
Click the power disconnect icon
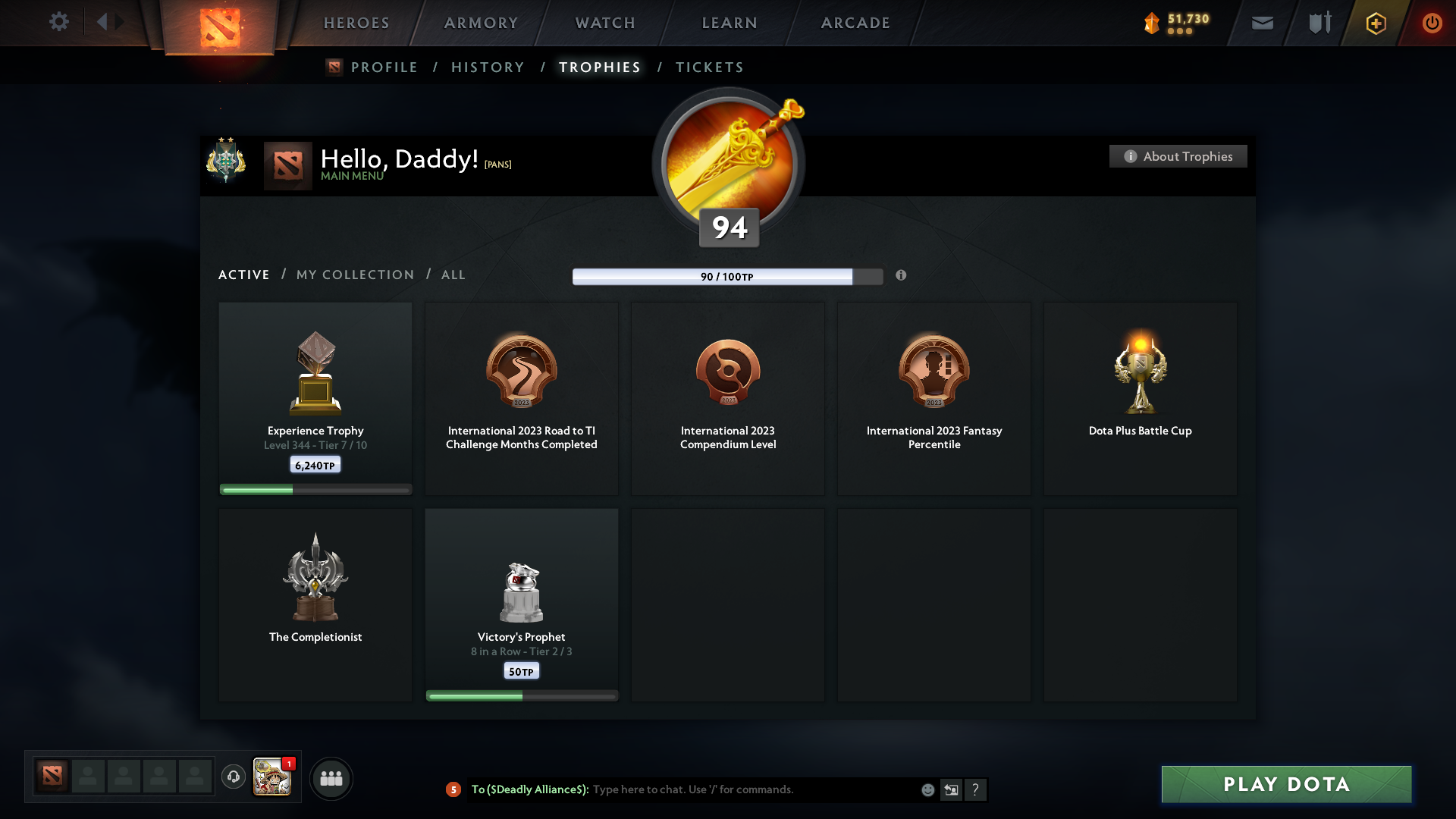pos(1432,23)
